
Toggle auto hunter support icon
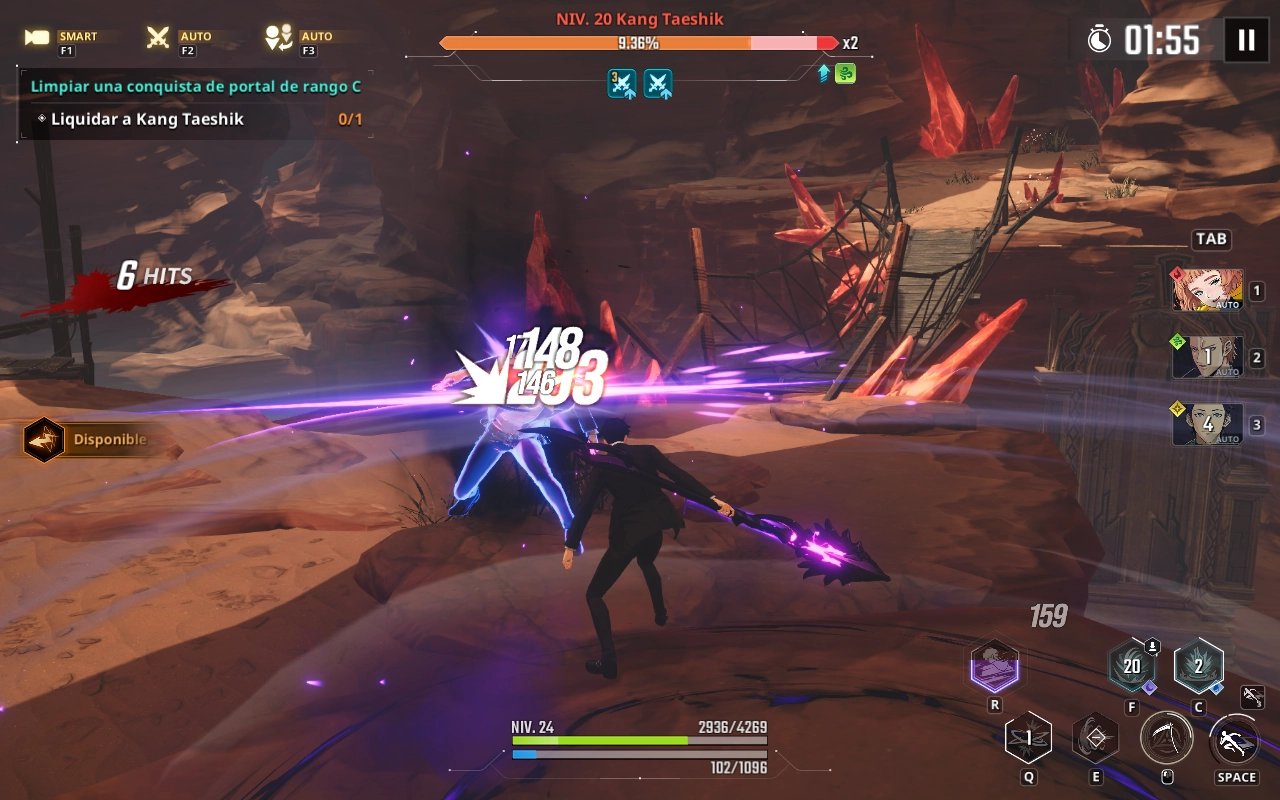277,38
